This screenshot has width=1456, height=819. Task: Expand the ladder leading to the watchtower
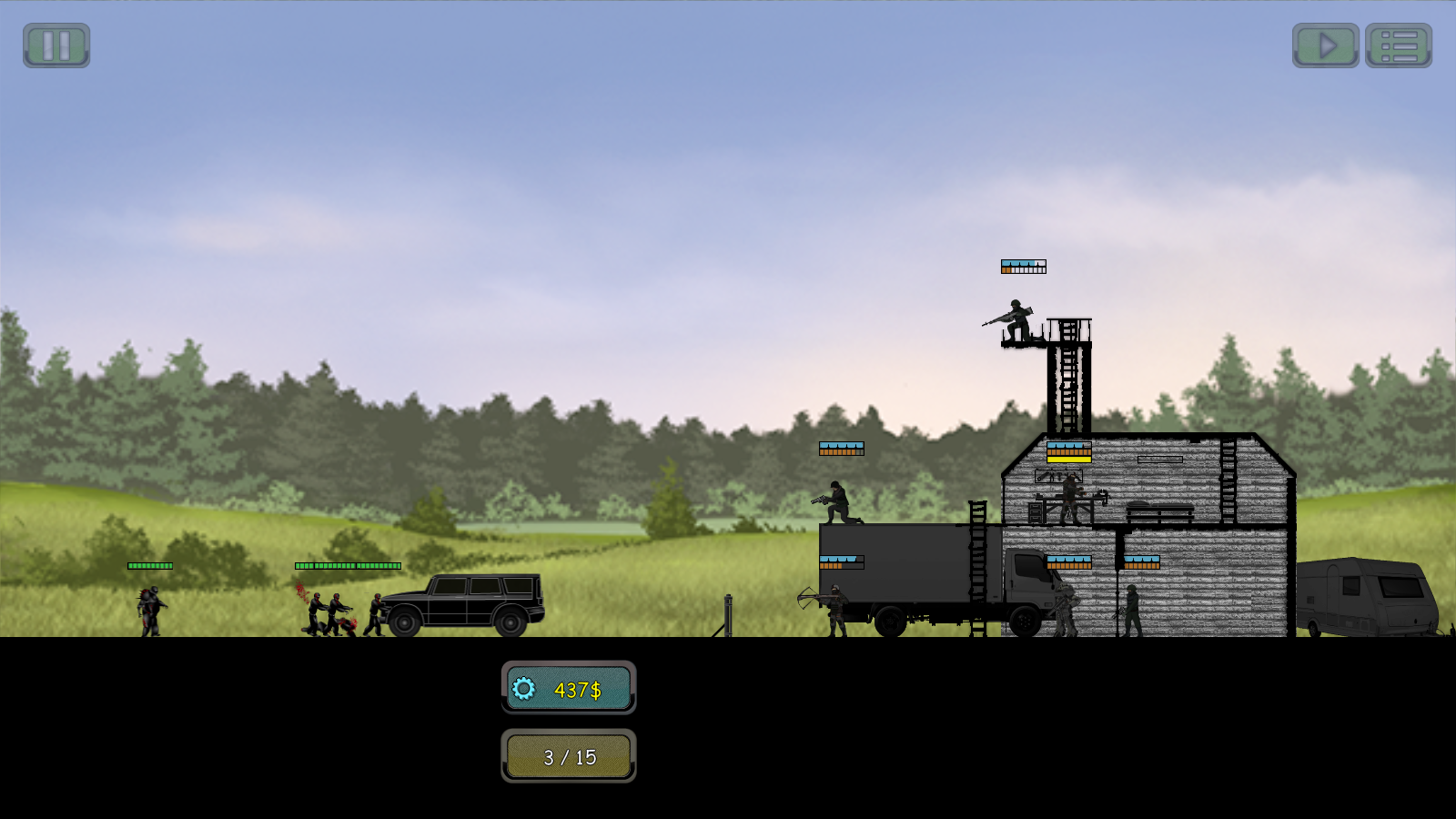click(1067, 382)
